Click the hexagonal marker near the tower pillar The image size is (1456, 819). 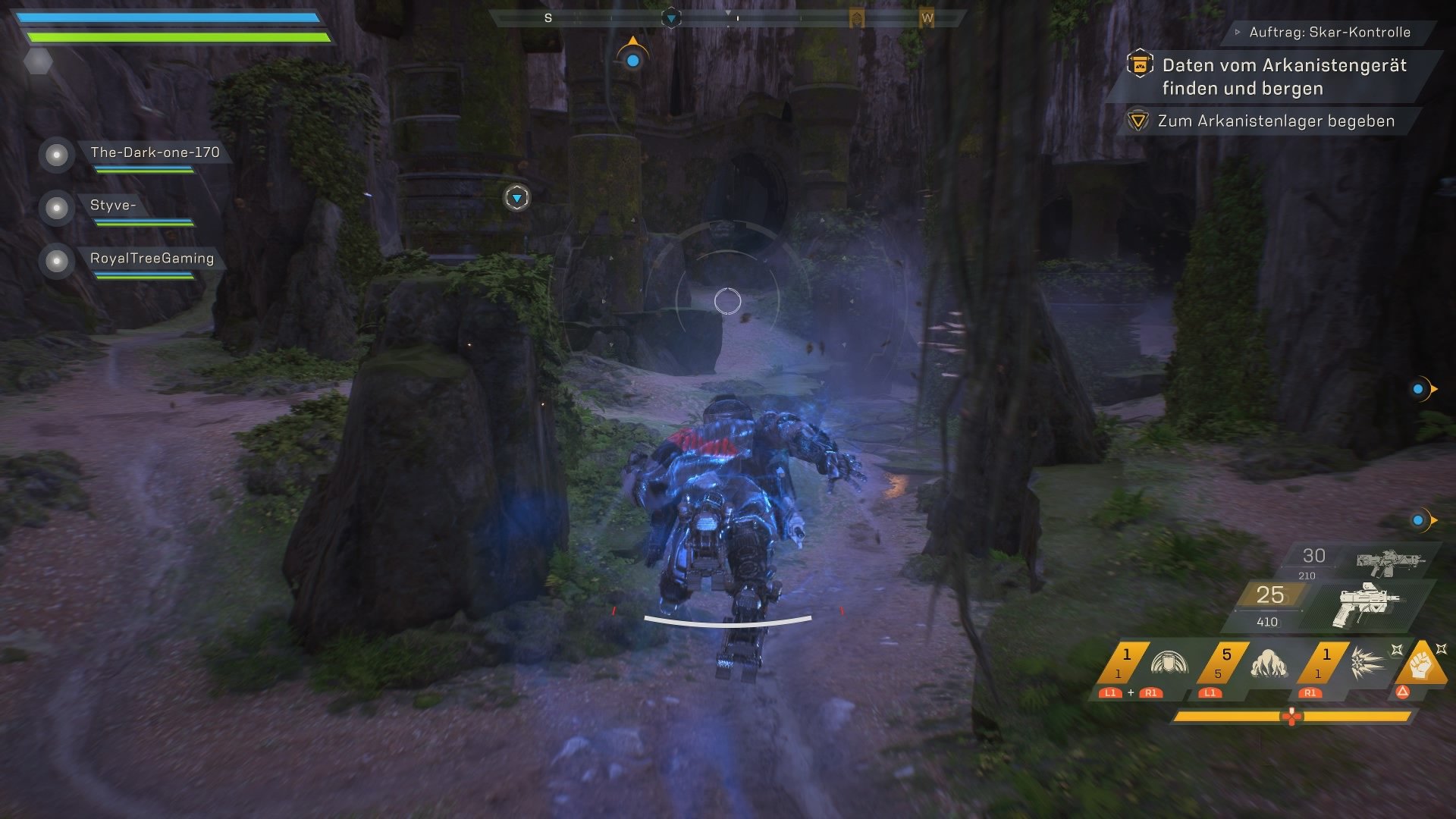click(516, 196)
